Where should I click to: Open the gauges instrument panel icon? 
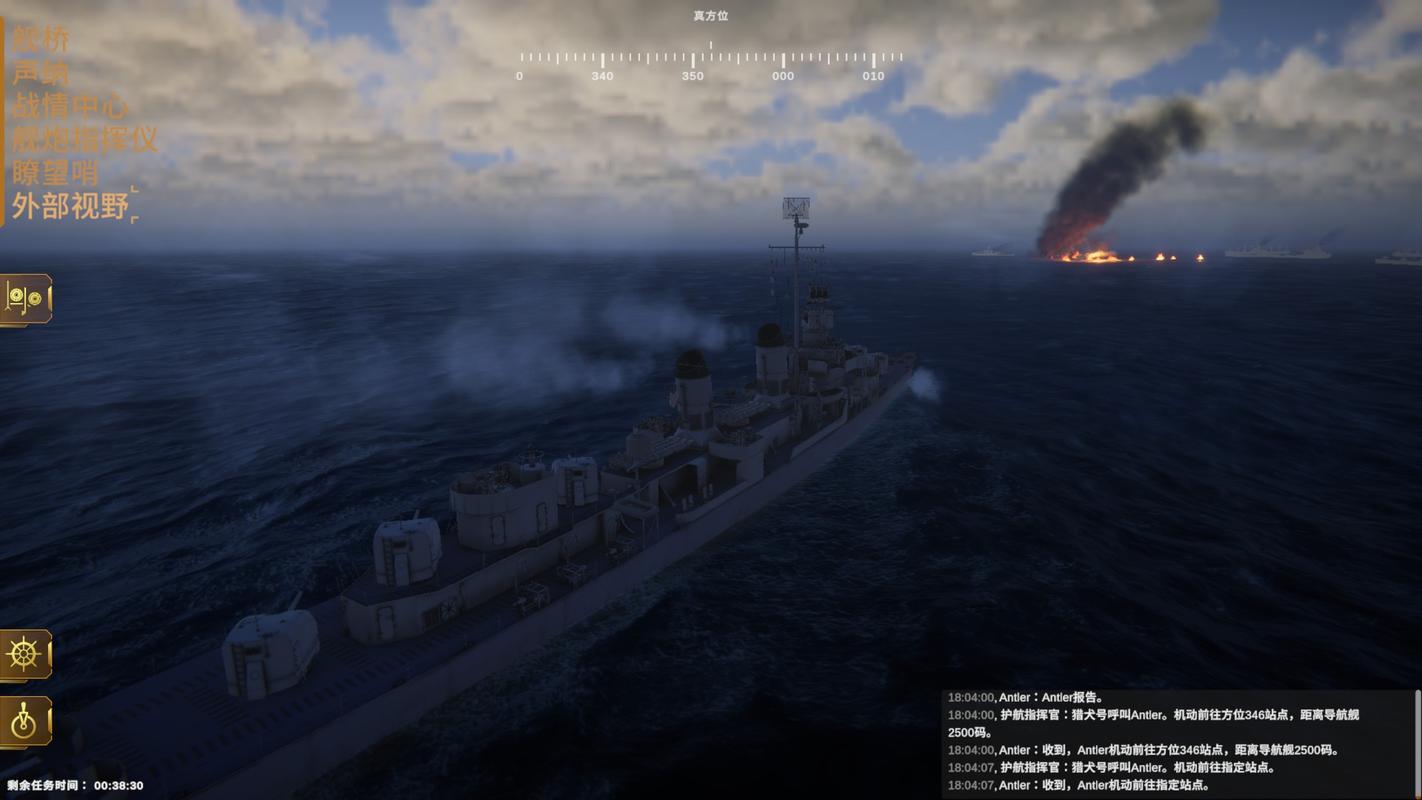(25, 299)
